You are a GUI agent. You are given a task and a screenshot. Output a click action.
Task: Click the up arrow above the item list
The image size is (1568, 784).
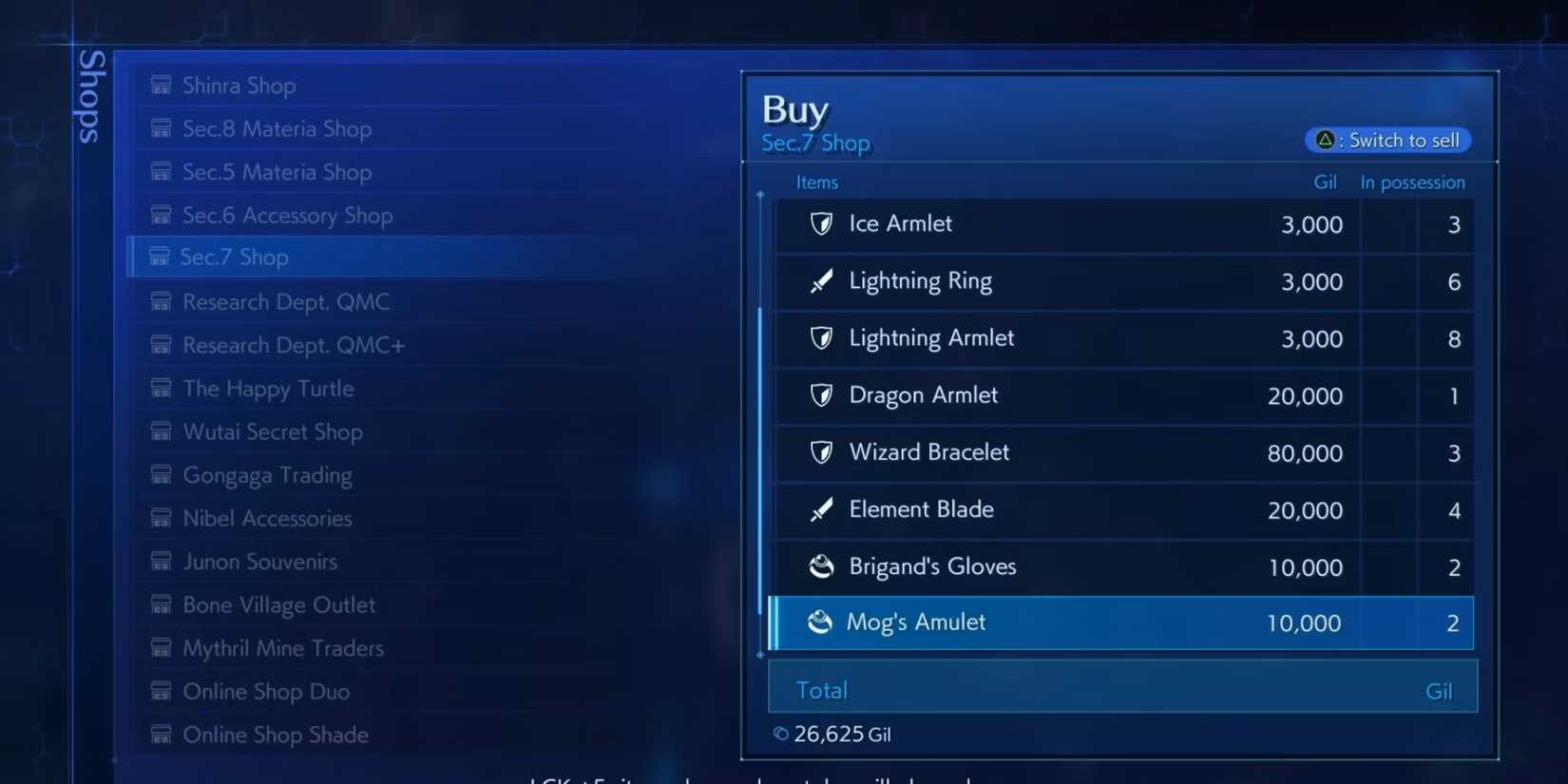(x=759, y=195)
